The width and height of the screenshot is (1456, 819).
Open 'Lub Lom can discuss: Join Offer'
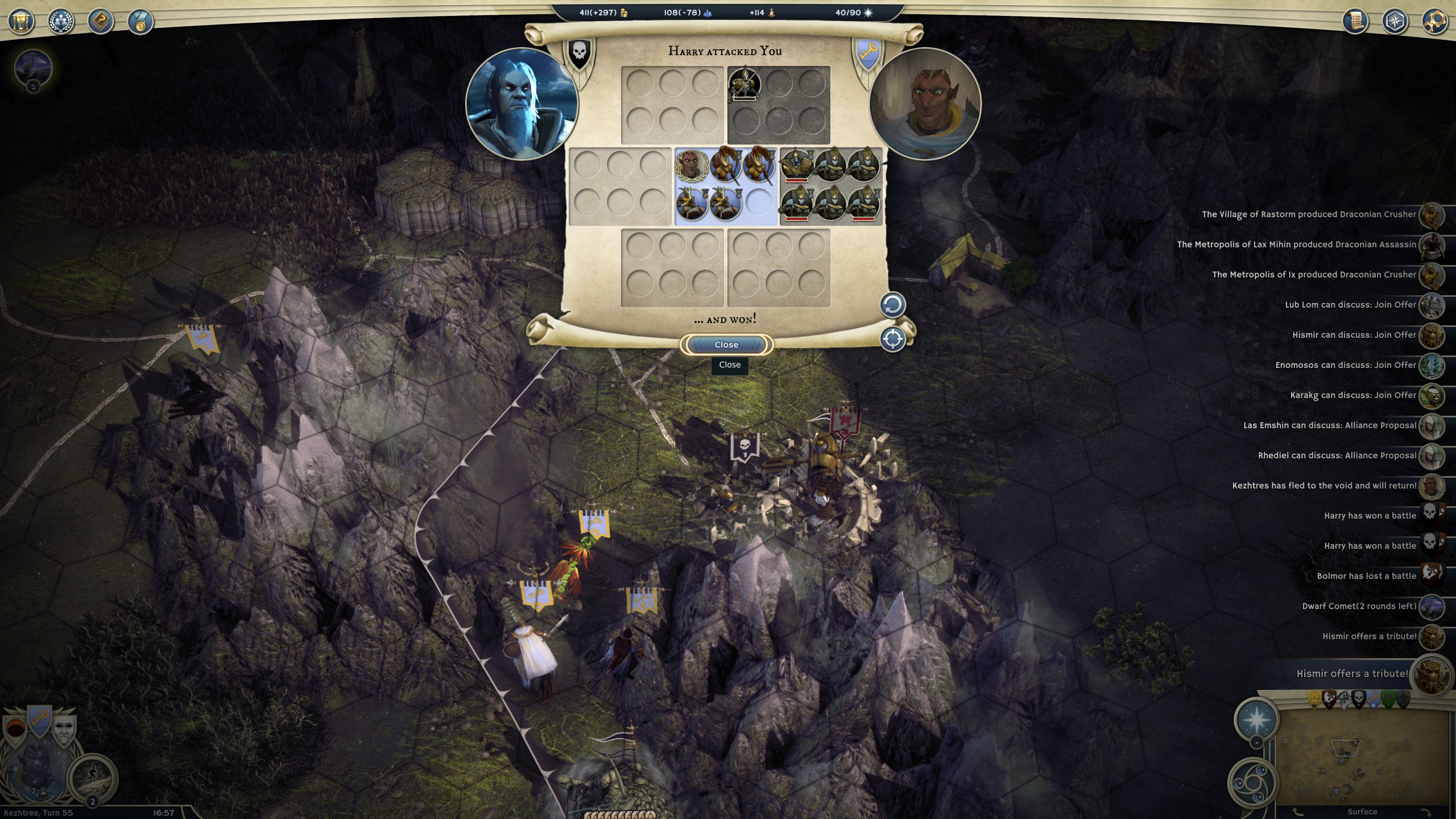[x=1350, y=305]
